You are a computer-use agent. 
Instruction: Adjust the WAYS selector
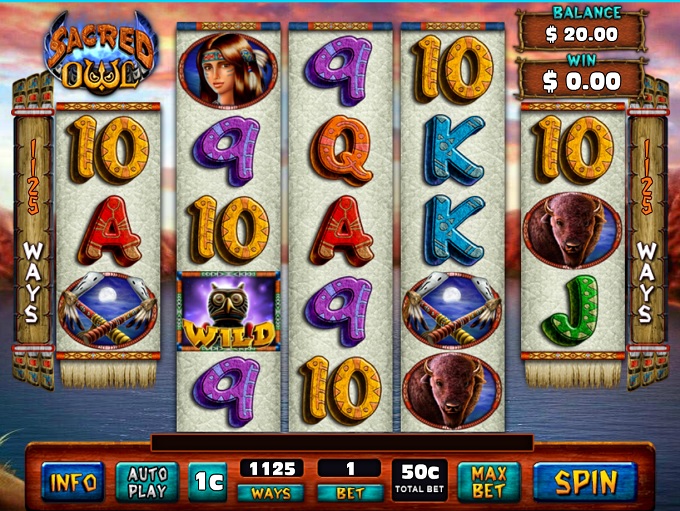point(270,493)
